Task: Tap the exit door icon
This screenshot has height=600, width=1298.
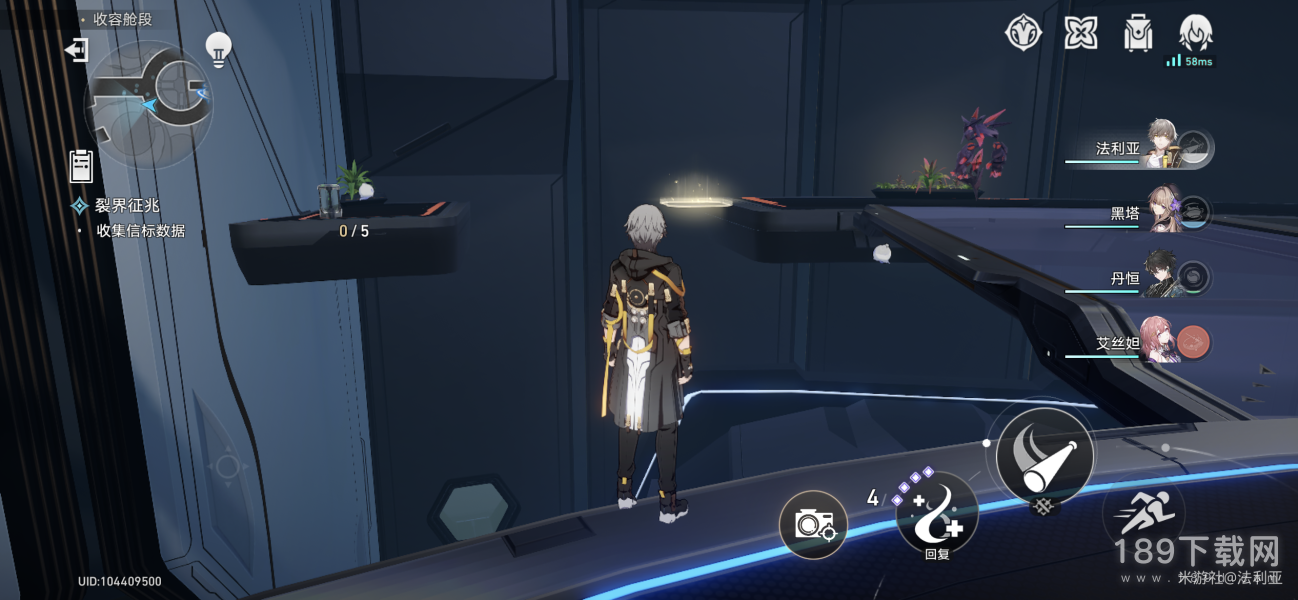Action: coord(76,50)
